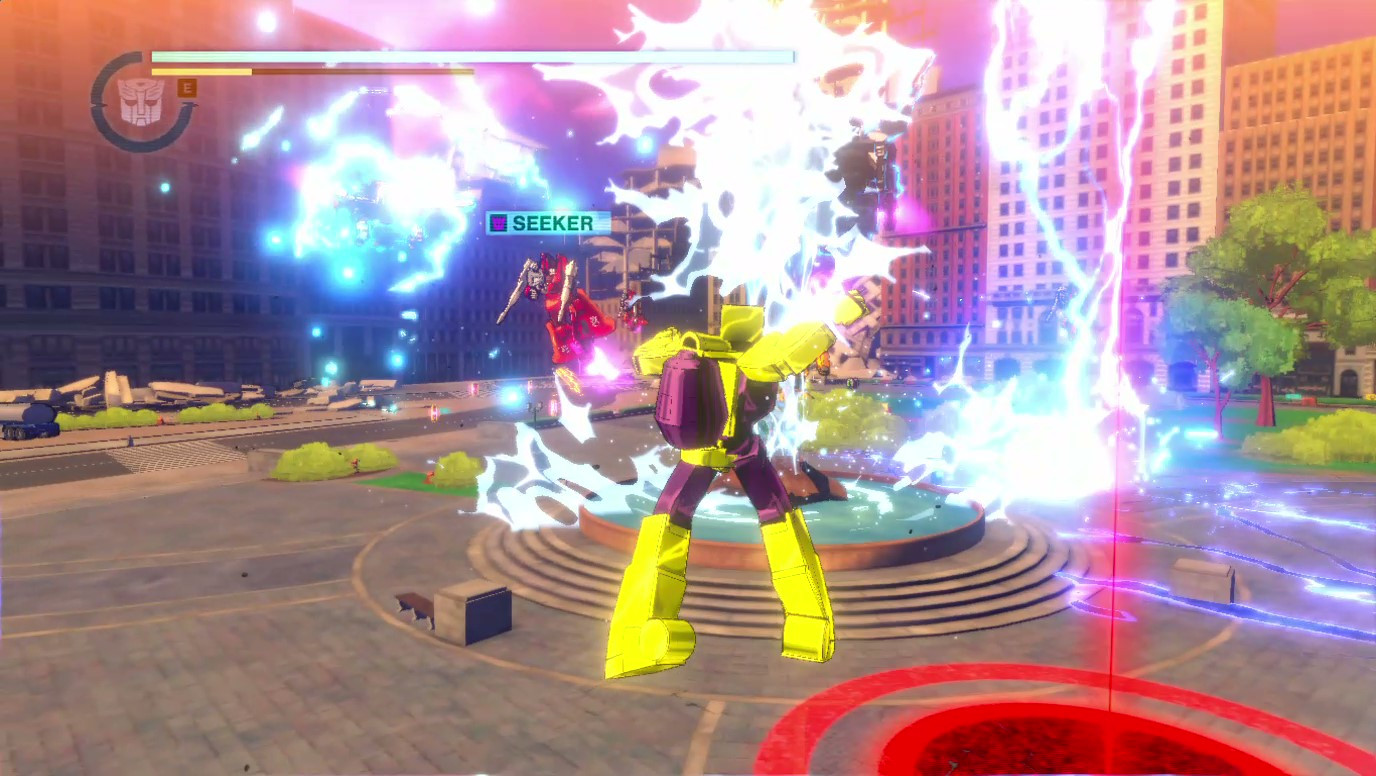Expand the enemy health bar at top
The width and height of the screenshot is (1376, 776).
click(x=470, y=56)
